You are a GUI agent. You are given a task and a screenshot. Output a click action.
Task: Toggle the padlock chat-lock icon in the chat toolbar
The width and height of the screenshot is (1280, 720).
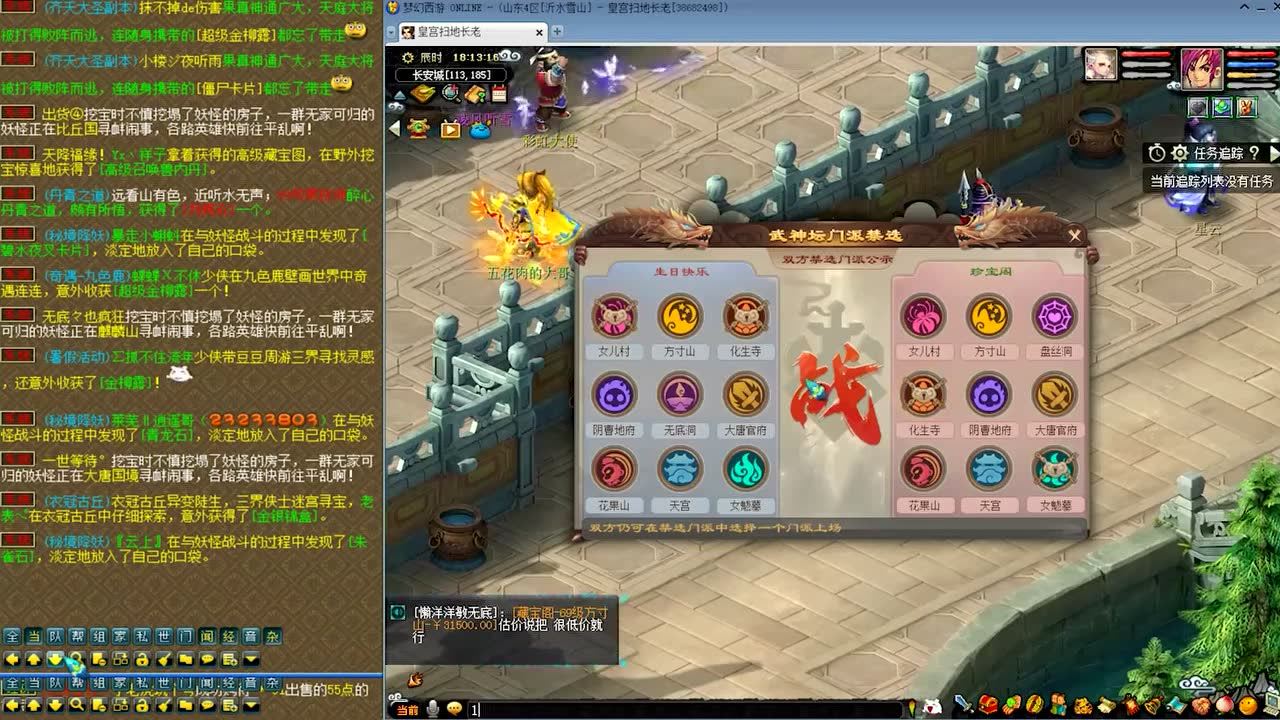click(x=142, y=658)
